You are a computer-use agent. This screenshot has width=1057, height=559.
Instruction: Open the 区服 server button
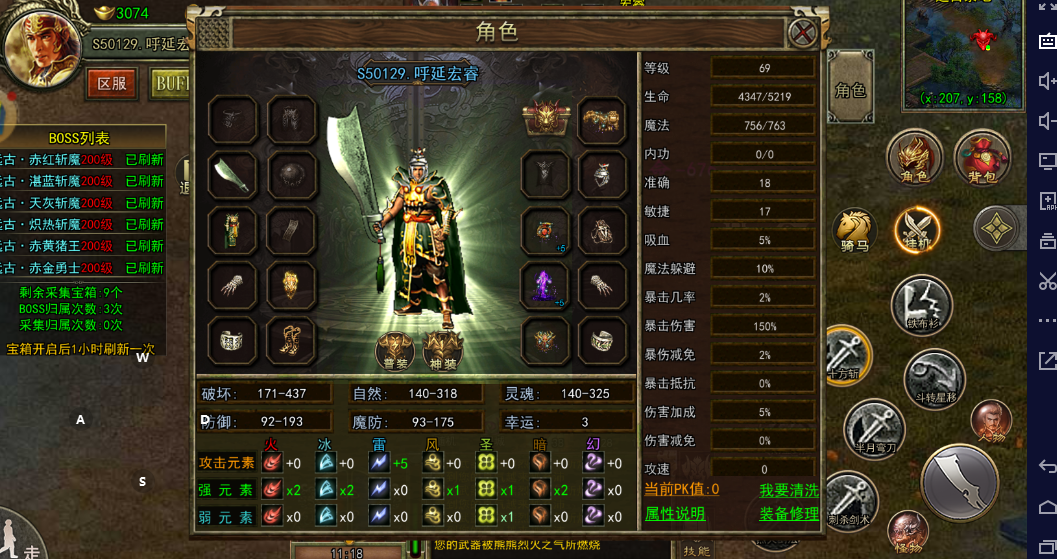112,83
